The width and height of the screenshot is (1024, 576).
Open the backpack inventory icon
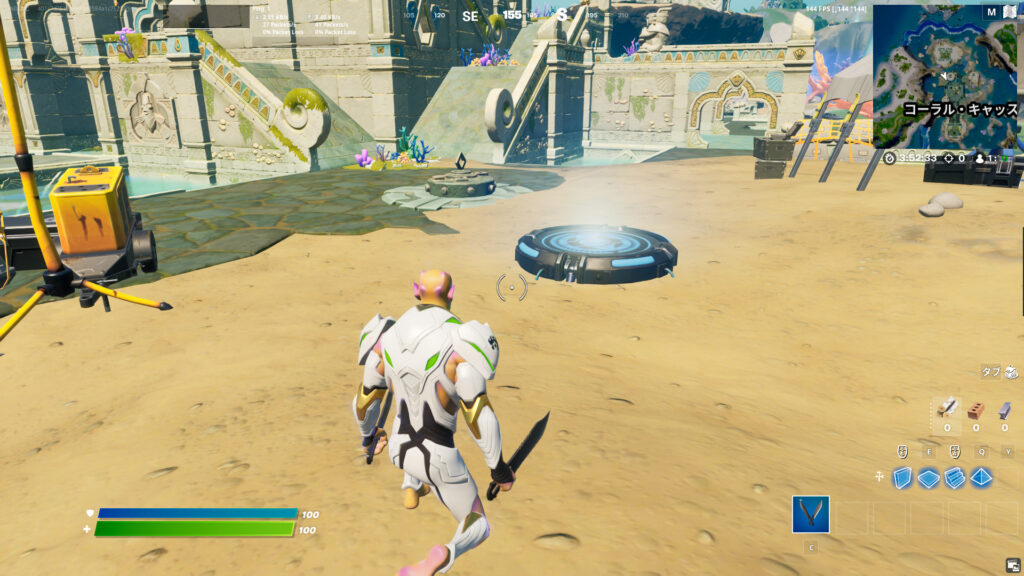point(1012,371)
